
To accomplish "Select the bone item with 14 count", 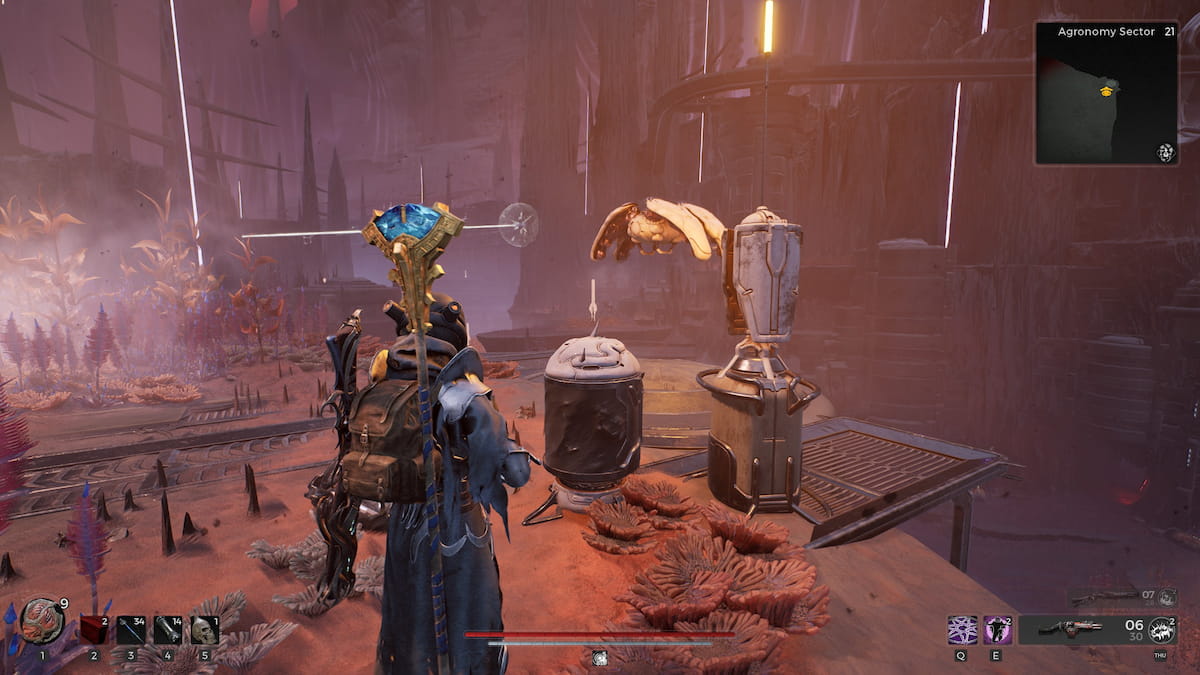I will 167,629.
